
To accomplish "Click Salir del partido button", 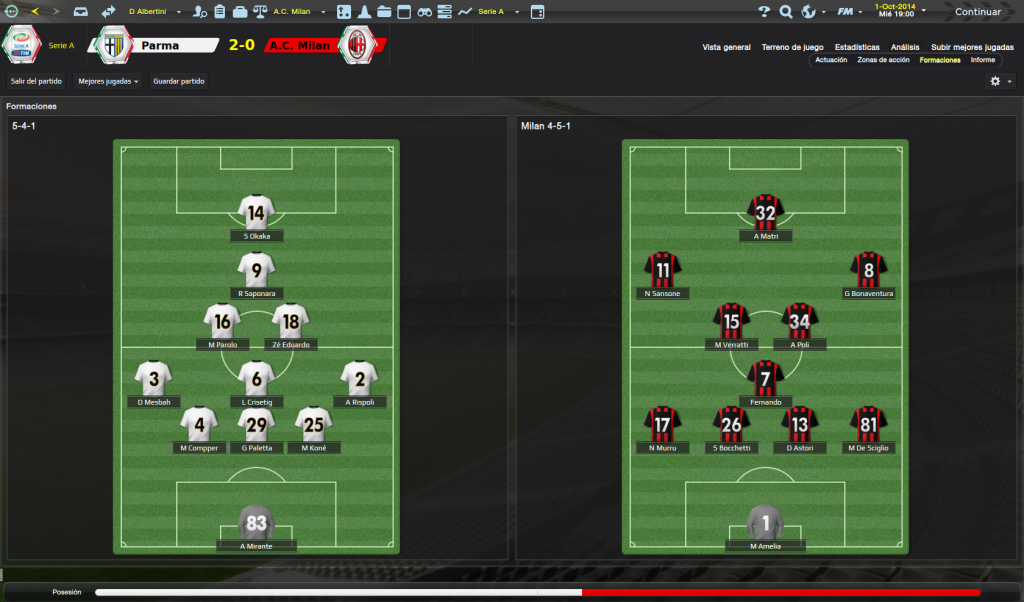I will pyautogui.click(x=36, y=81).
